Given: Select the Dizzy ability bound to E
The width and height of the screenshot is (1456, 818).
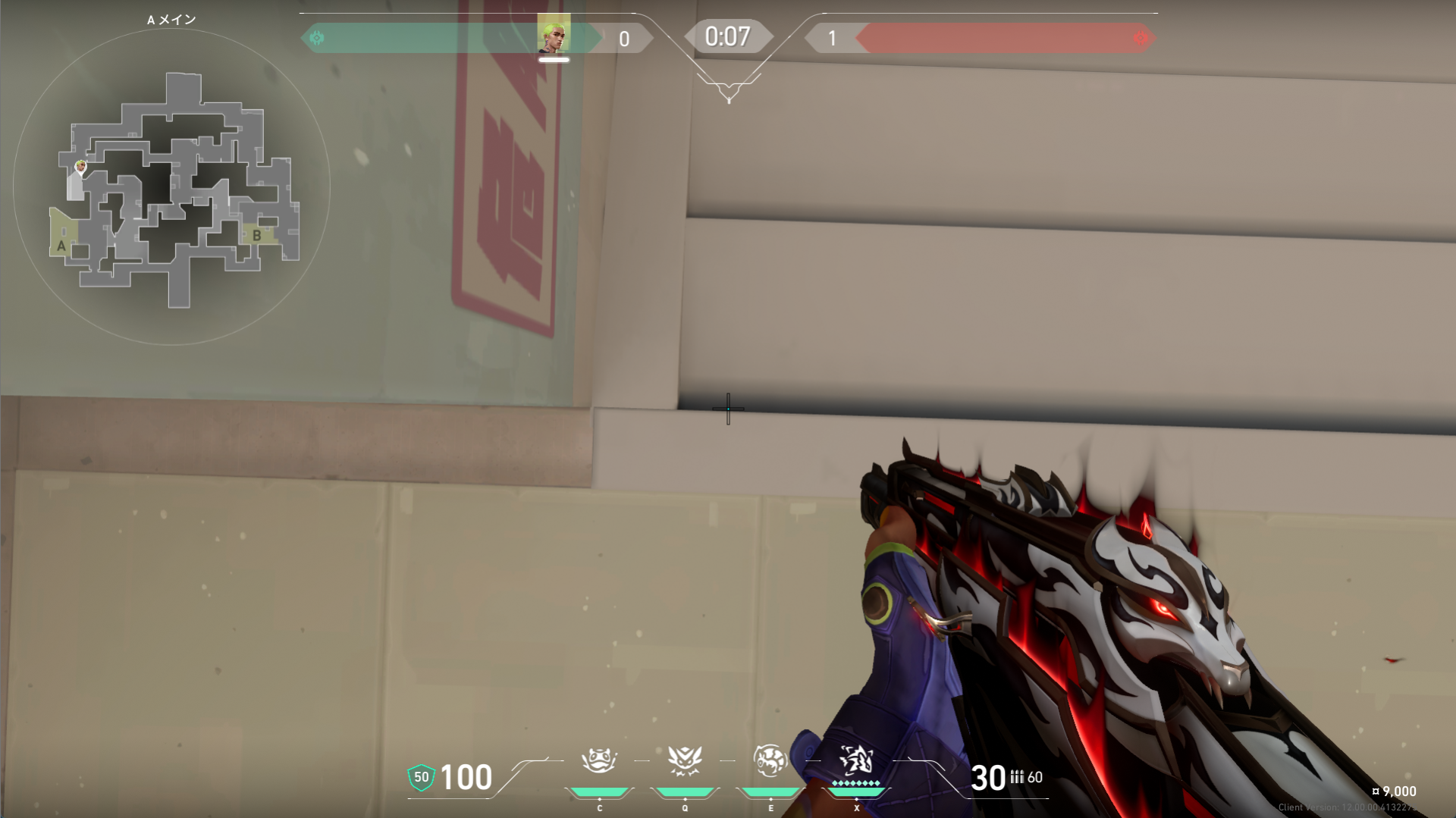Looking at the screenshot, I should tap(770, 760).
